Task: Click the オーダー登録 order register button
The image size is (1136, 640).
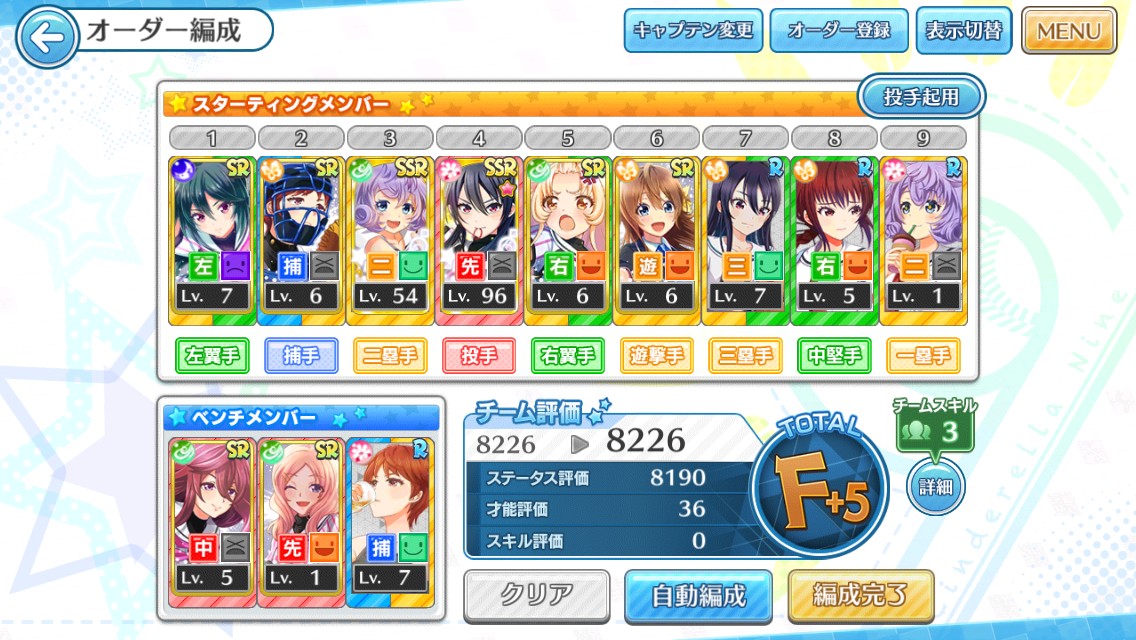Action: tap(838, 31)
